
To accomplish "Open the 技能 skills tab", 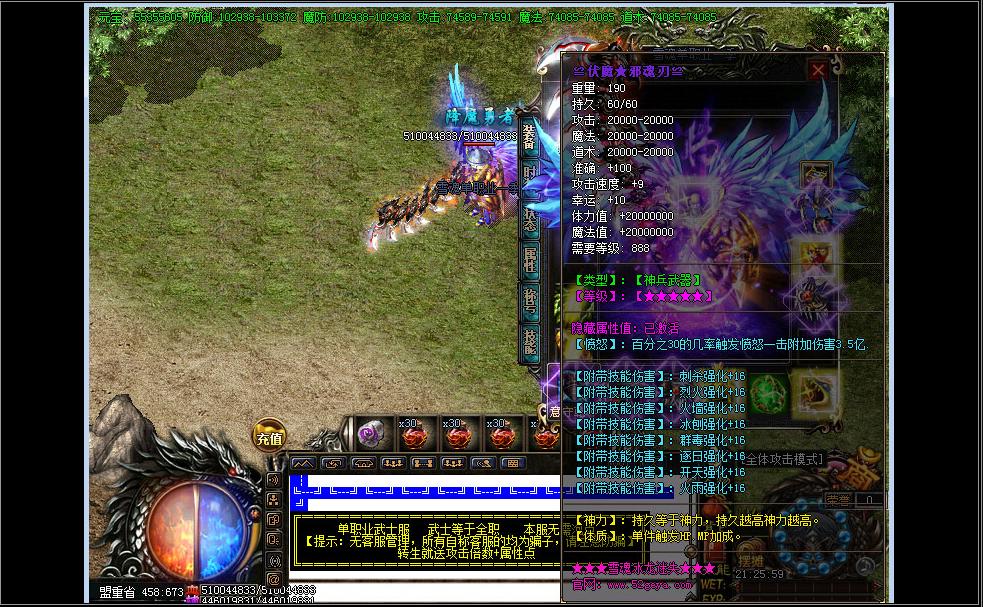I will 530,341.
